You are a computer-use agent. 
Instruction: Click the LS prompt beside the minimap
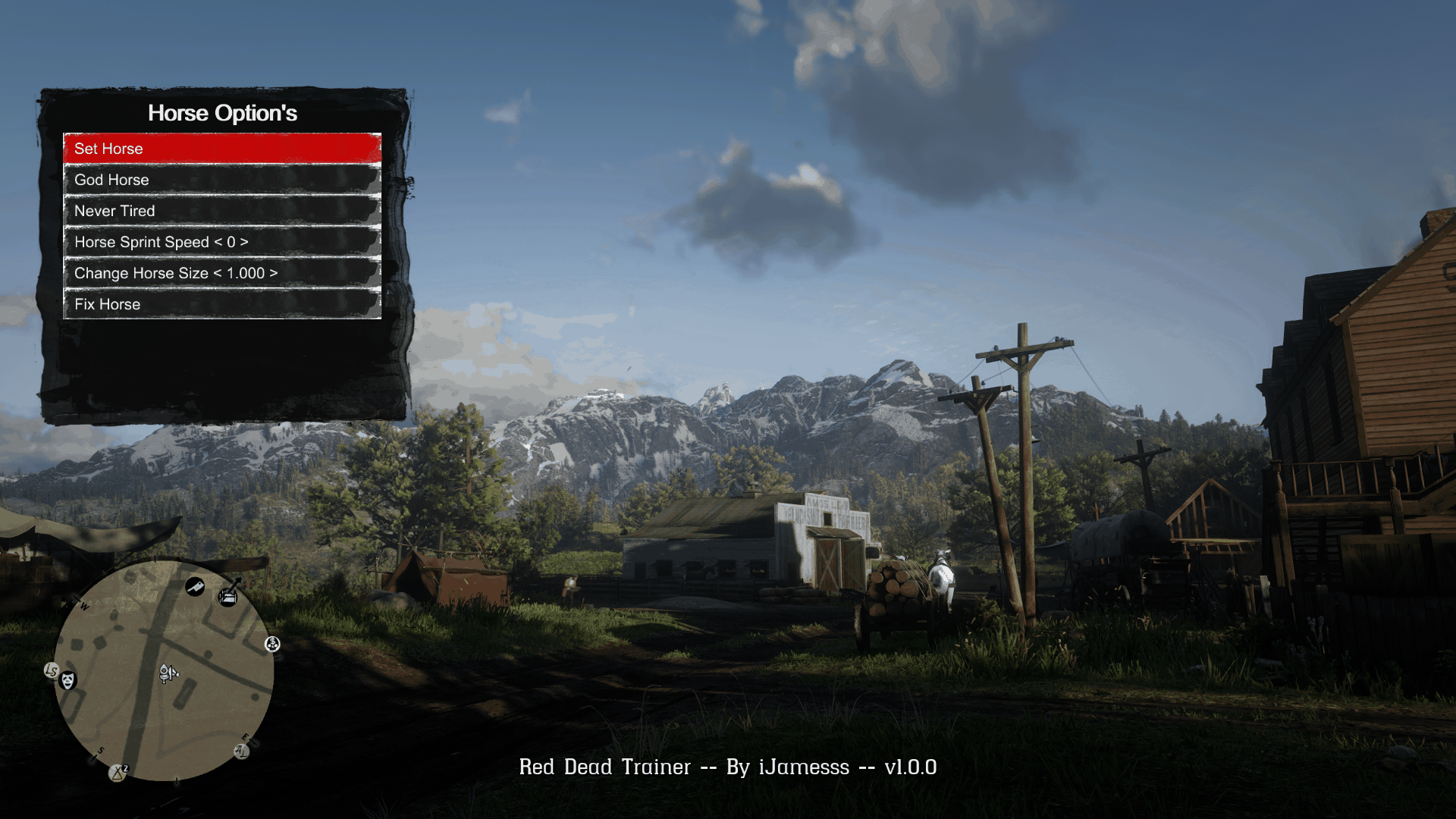[x=51, y=670]
